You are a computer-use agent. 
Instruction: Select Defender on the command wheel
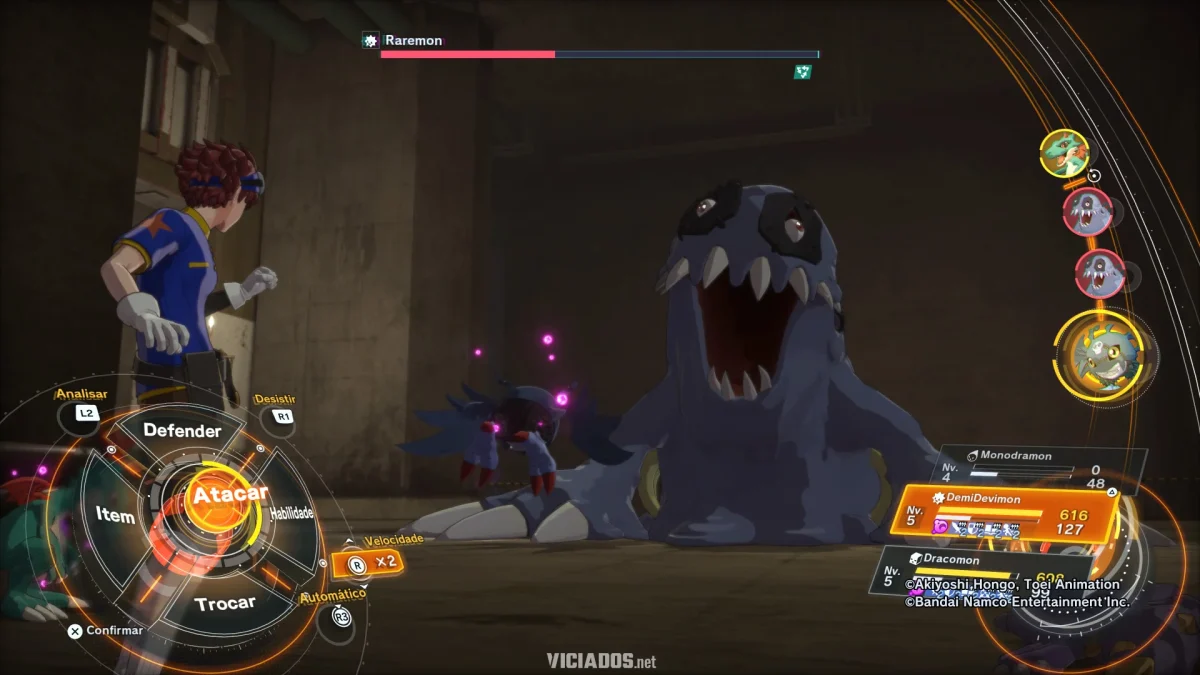pos(181,431)
